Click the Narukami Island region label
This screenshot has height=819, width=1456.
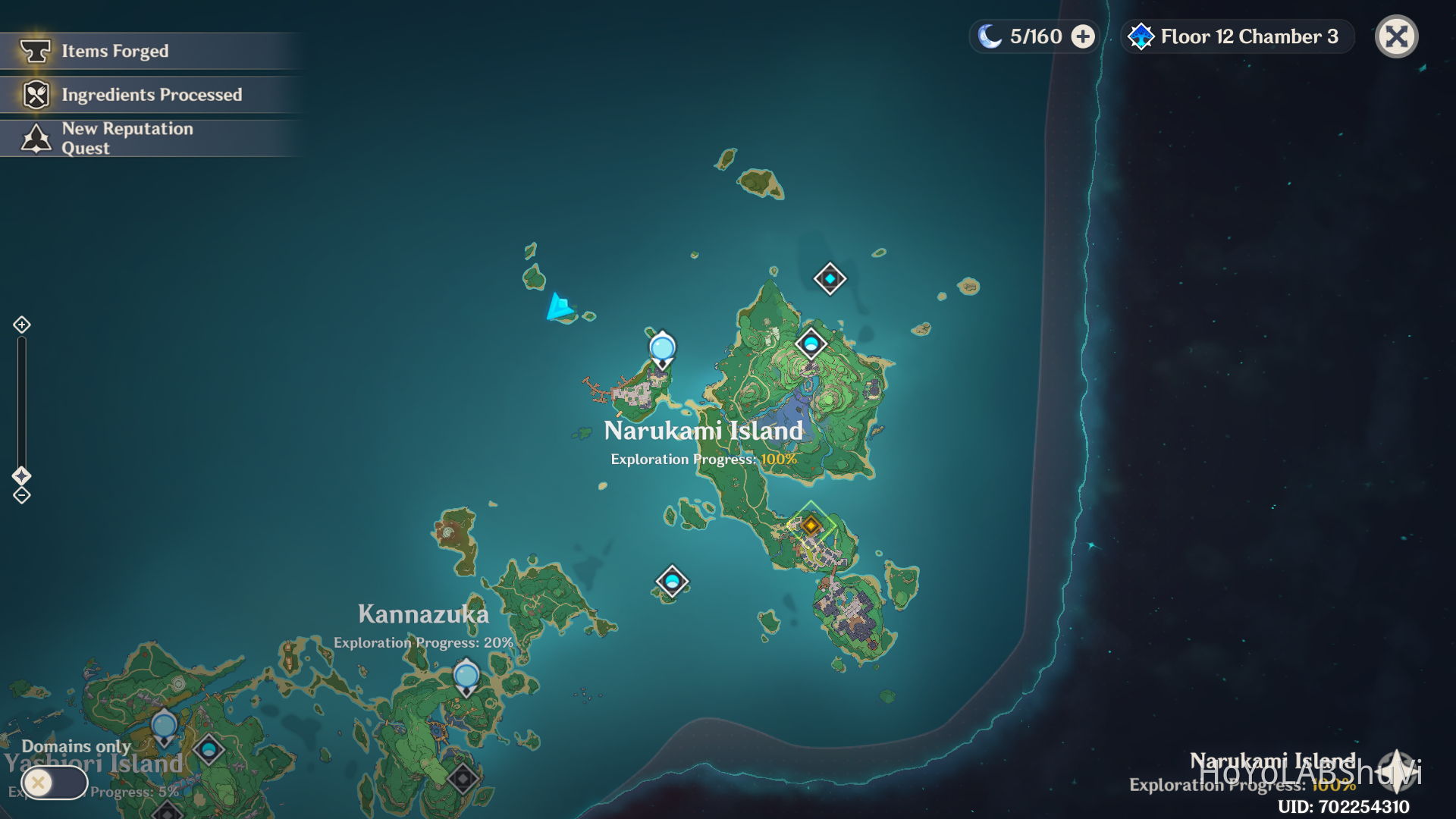click(x=703, y=430)
